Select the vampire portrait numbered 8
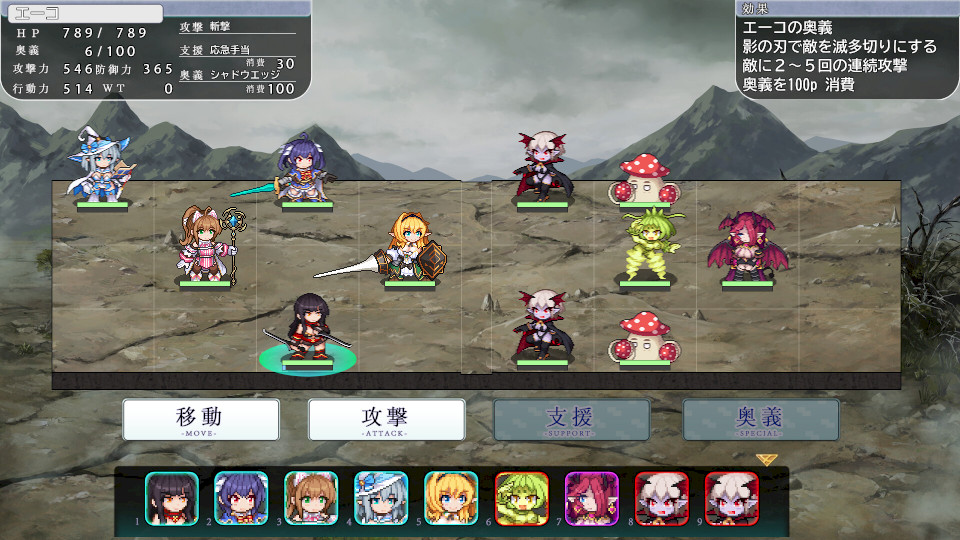This screenshot has height=540, width=960. [661, 498]
